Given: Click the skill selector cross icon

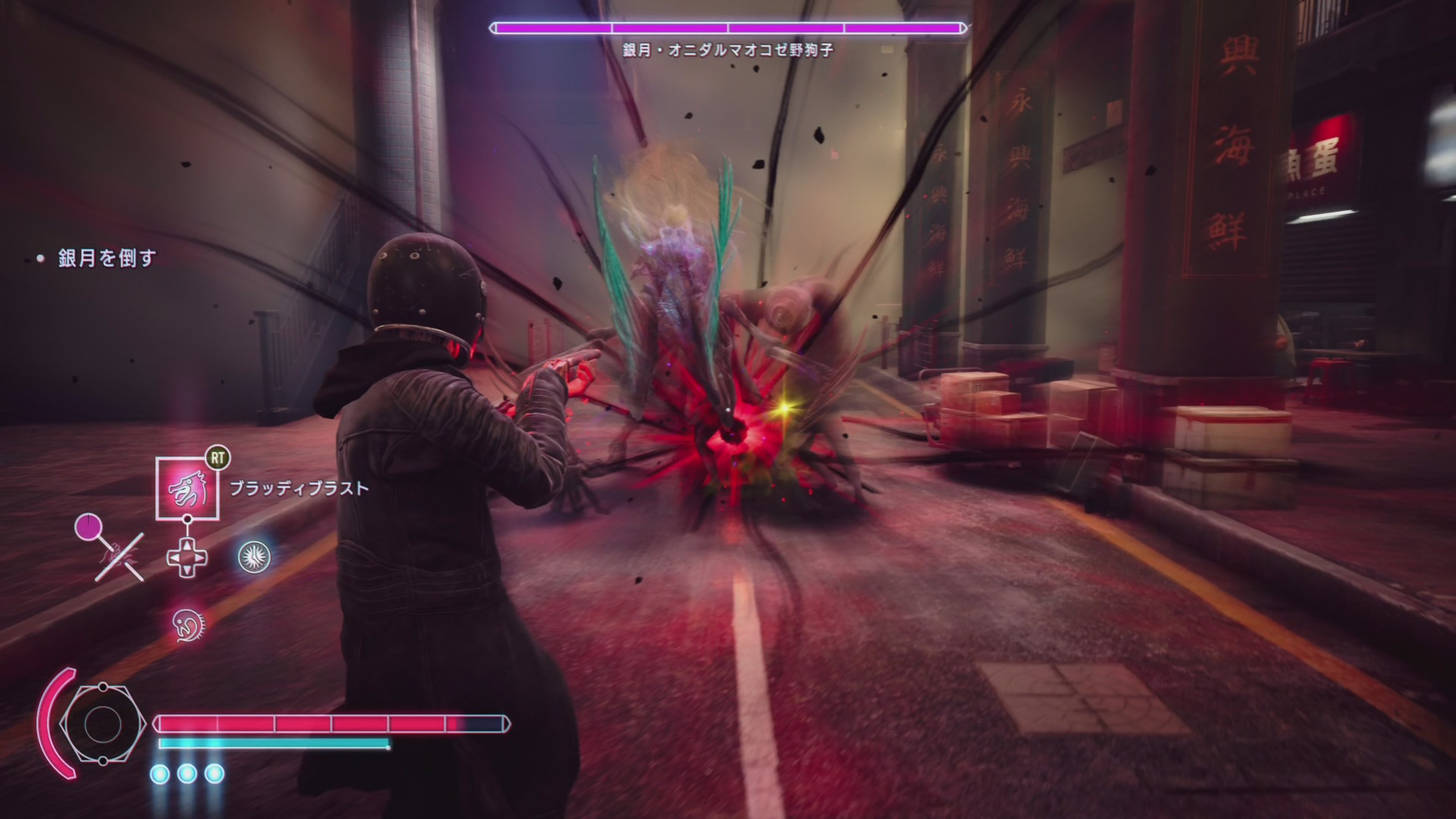Looking at the screenshot, I should click(x=187, y=558).
